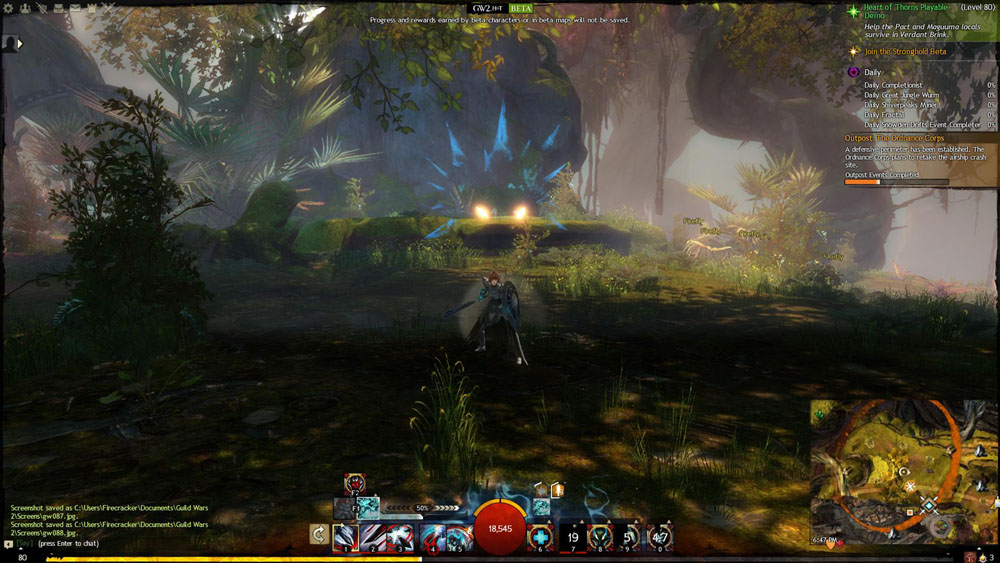Activate the red demon F2 skill
This screenshot has width=1000, height=563.
point(354,483)
